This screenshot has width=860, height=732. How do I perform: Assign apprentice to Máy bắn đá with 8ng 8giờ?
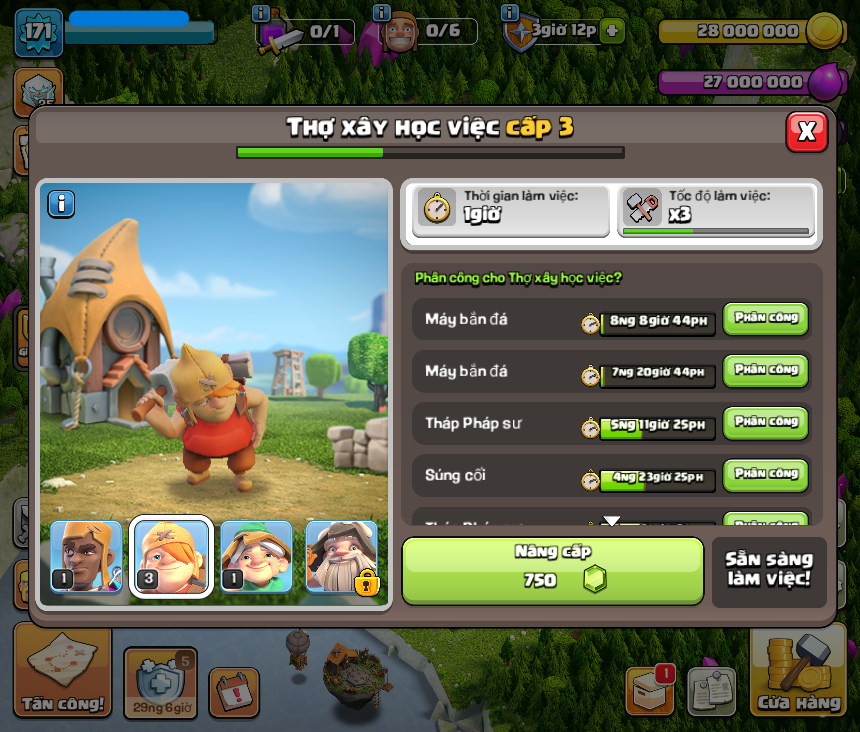765,319
